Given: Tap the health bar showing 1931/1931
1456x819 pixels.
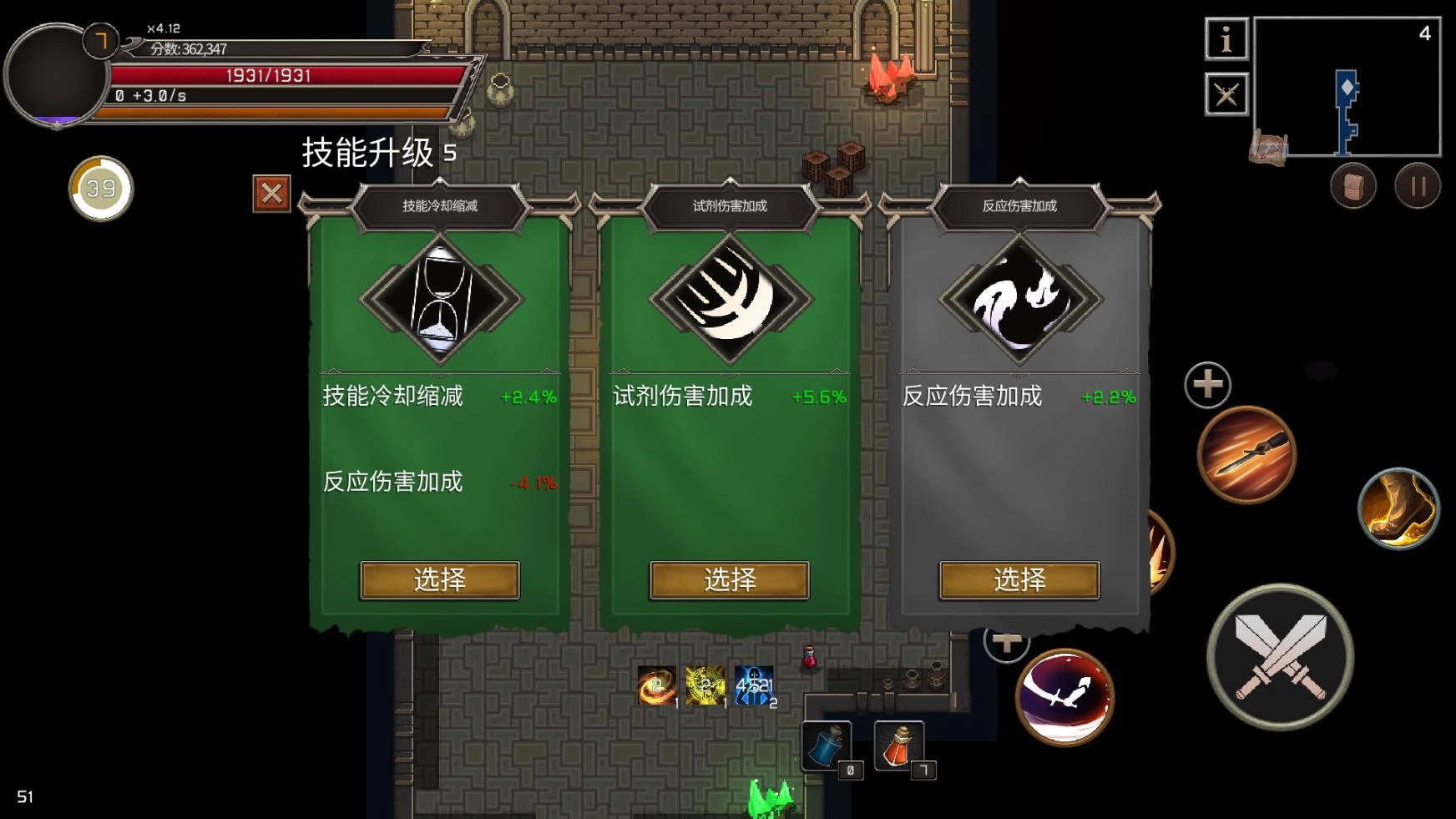Looking at the screenshot, I should click(270, 76).
